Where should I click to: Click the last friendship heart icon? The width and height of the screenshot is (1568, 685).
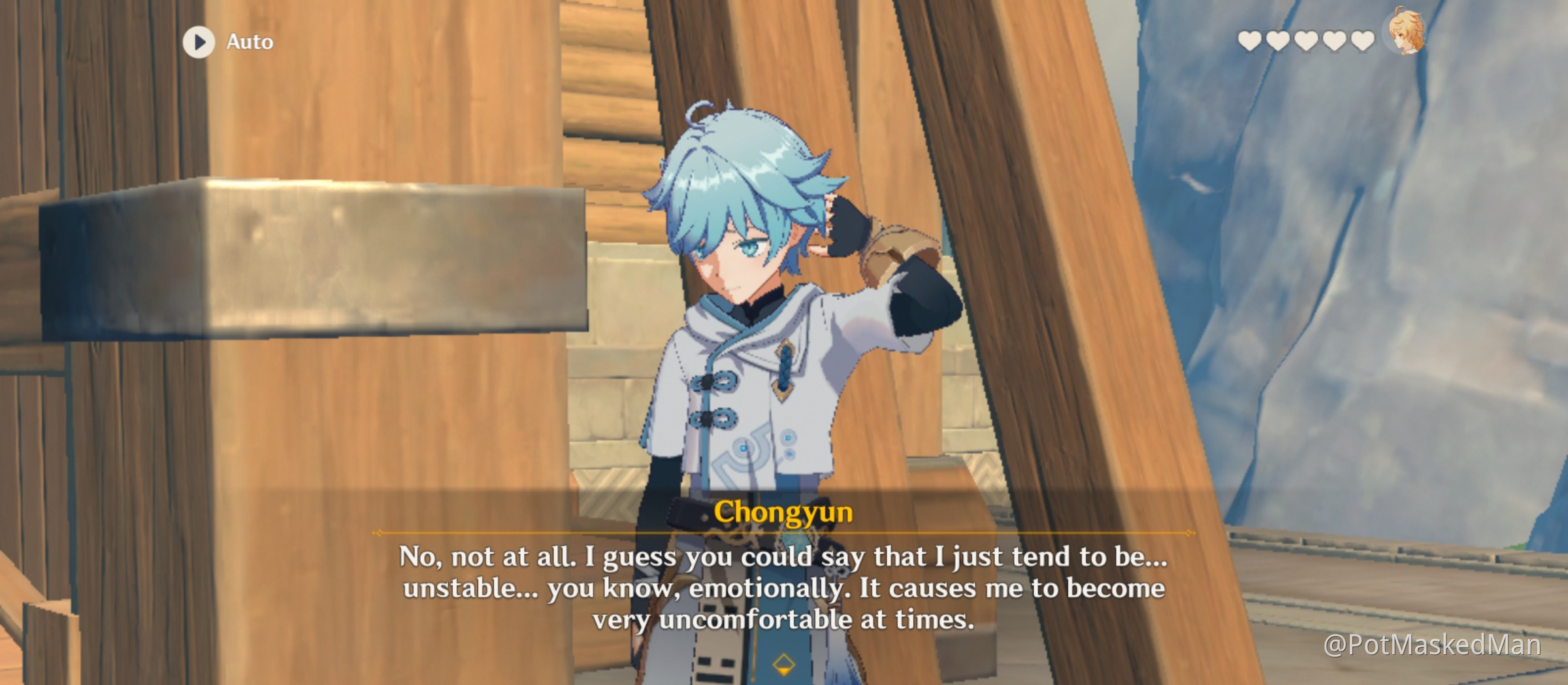(1363, 39)
